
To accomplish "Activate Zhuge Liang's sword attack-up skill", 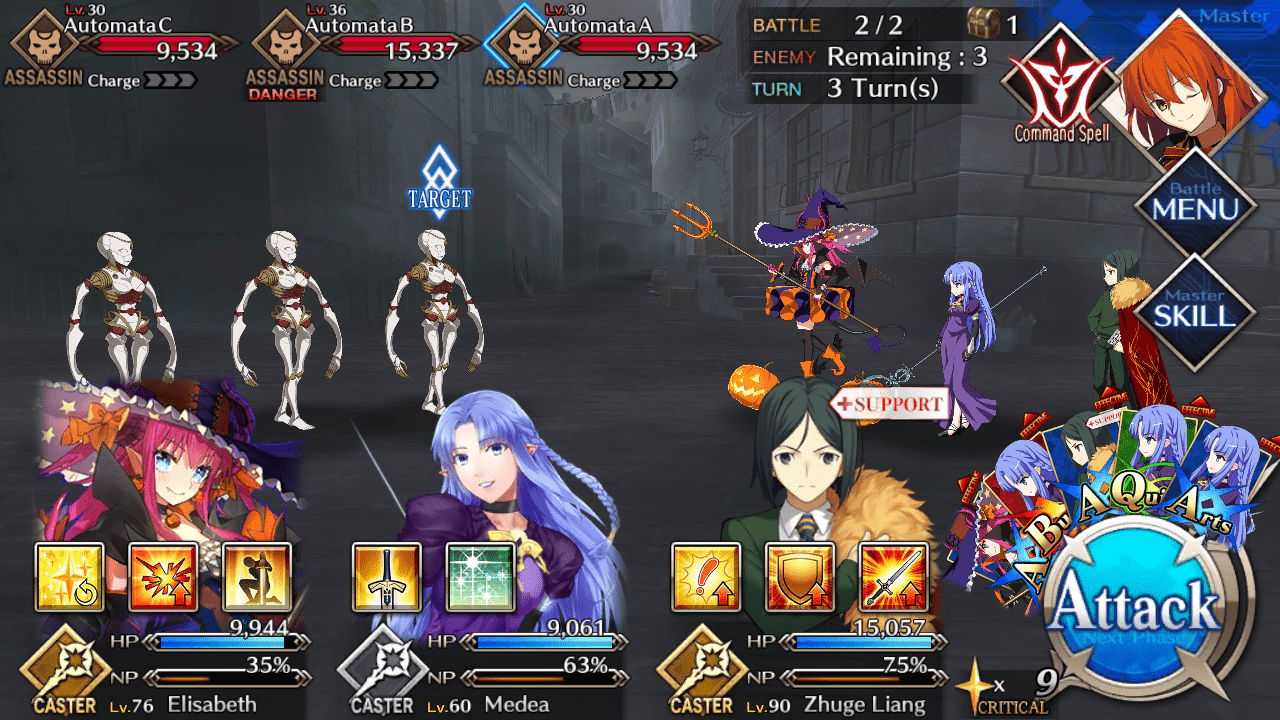I will pyautogui.click(x=894, y=577).
